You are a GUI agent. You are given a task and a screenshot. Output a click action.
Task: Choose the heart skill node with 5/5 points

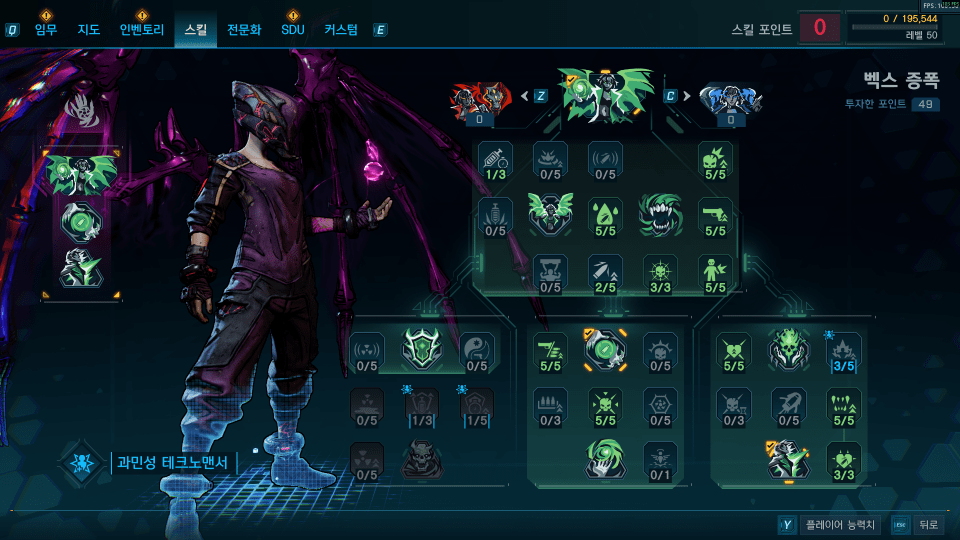[735, 350]
